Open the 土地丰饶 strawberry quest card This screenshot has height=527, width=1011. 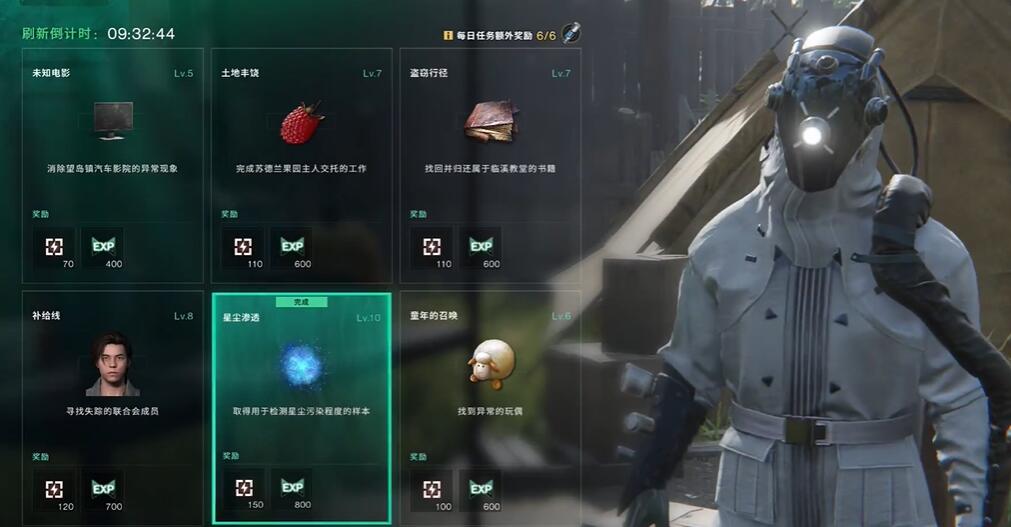[x=301, y=165]
